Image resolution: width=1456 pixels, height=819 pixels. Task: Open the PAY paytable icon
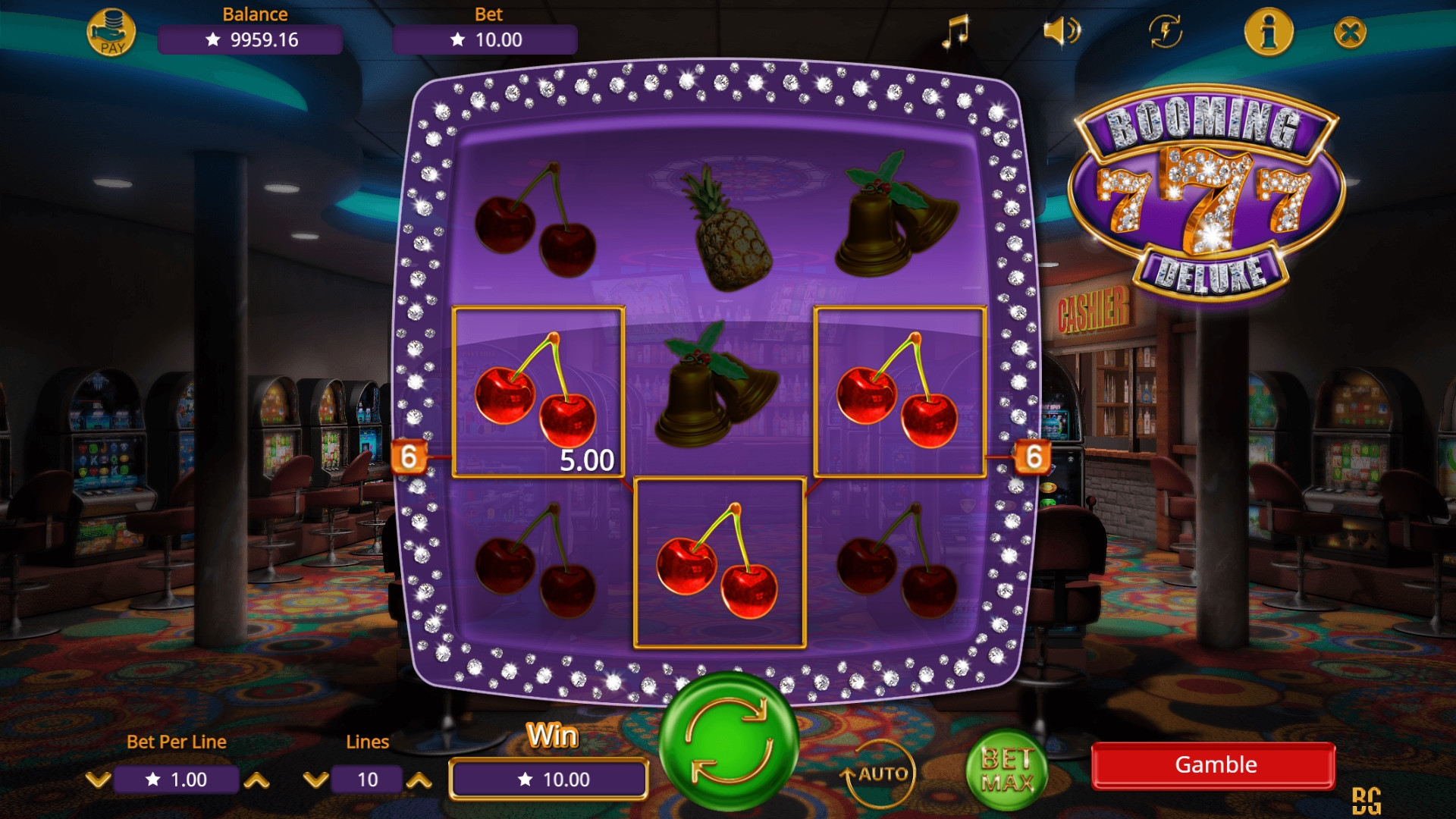coord(111,33)
